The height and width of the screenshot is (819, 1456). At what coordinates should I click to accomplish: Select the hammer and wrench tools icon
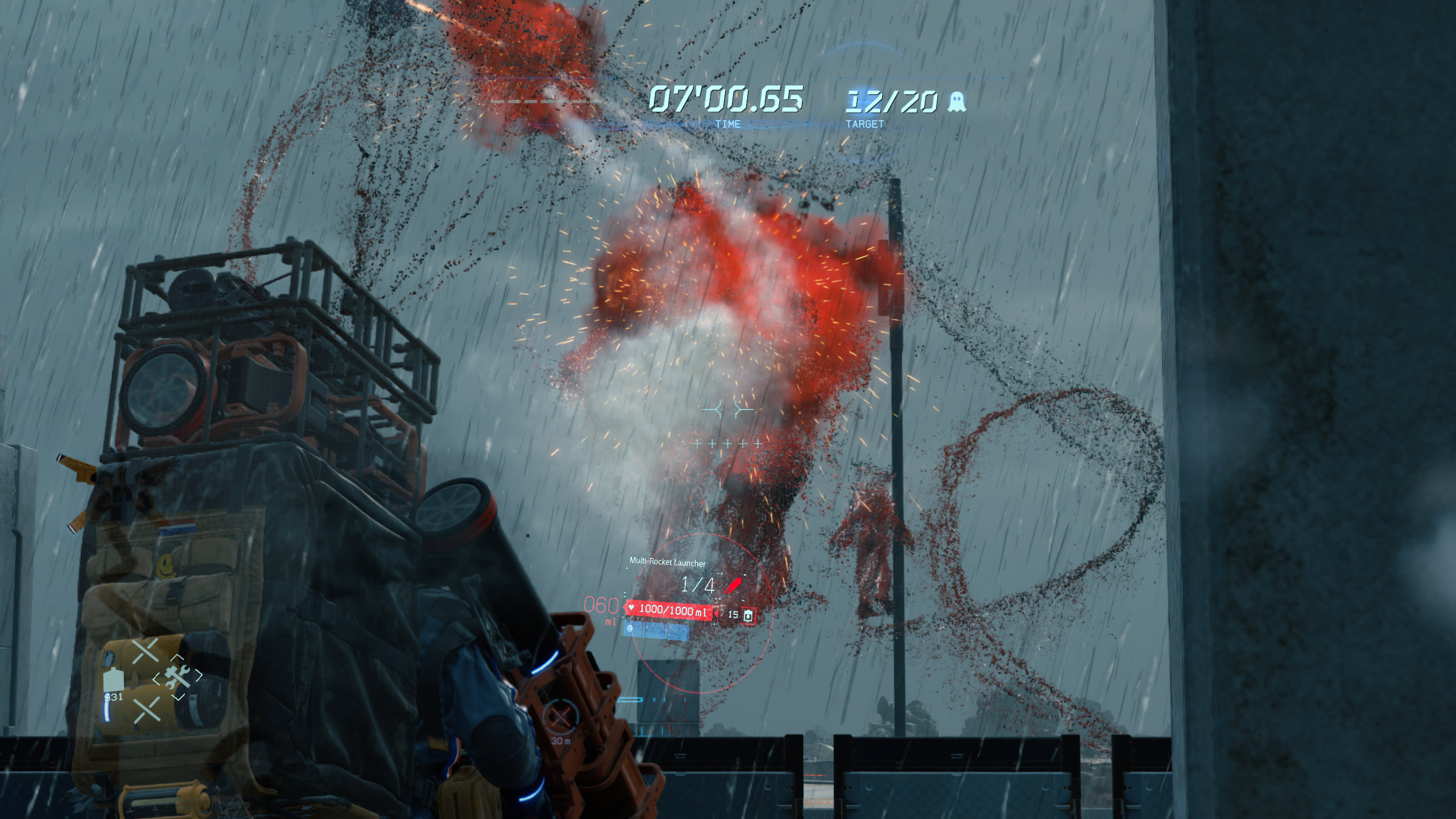pyautogui.click(x=176, y=677)
